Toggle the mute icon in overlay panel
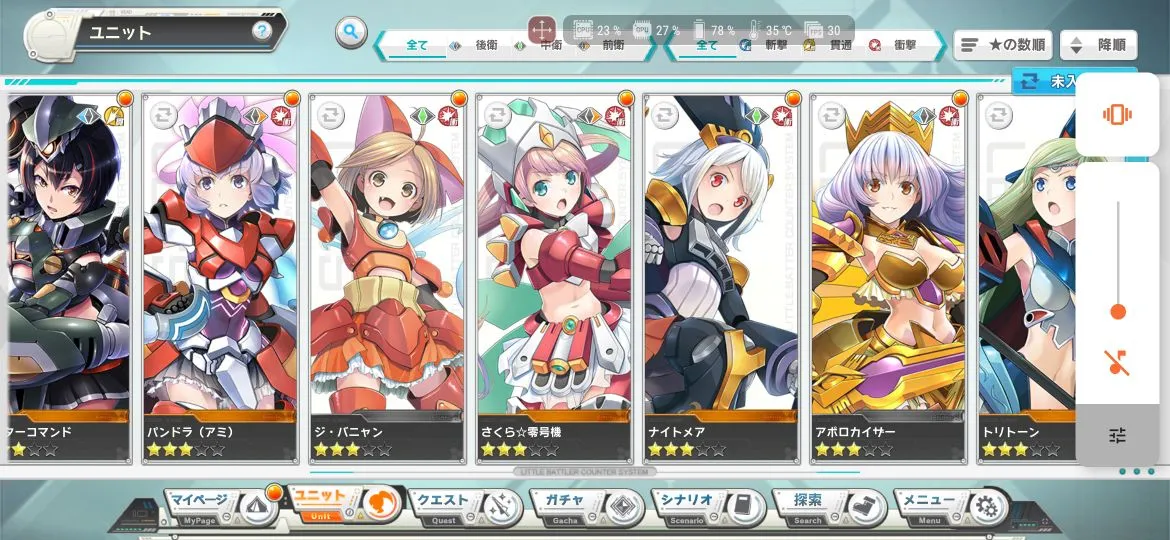 click(1117, 362)
